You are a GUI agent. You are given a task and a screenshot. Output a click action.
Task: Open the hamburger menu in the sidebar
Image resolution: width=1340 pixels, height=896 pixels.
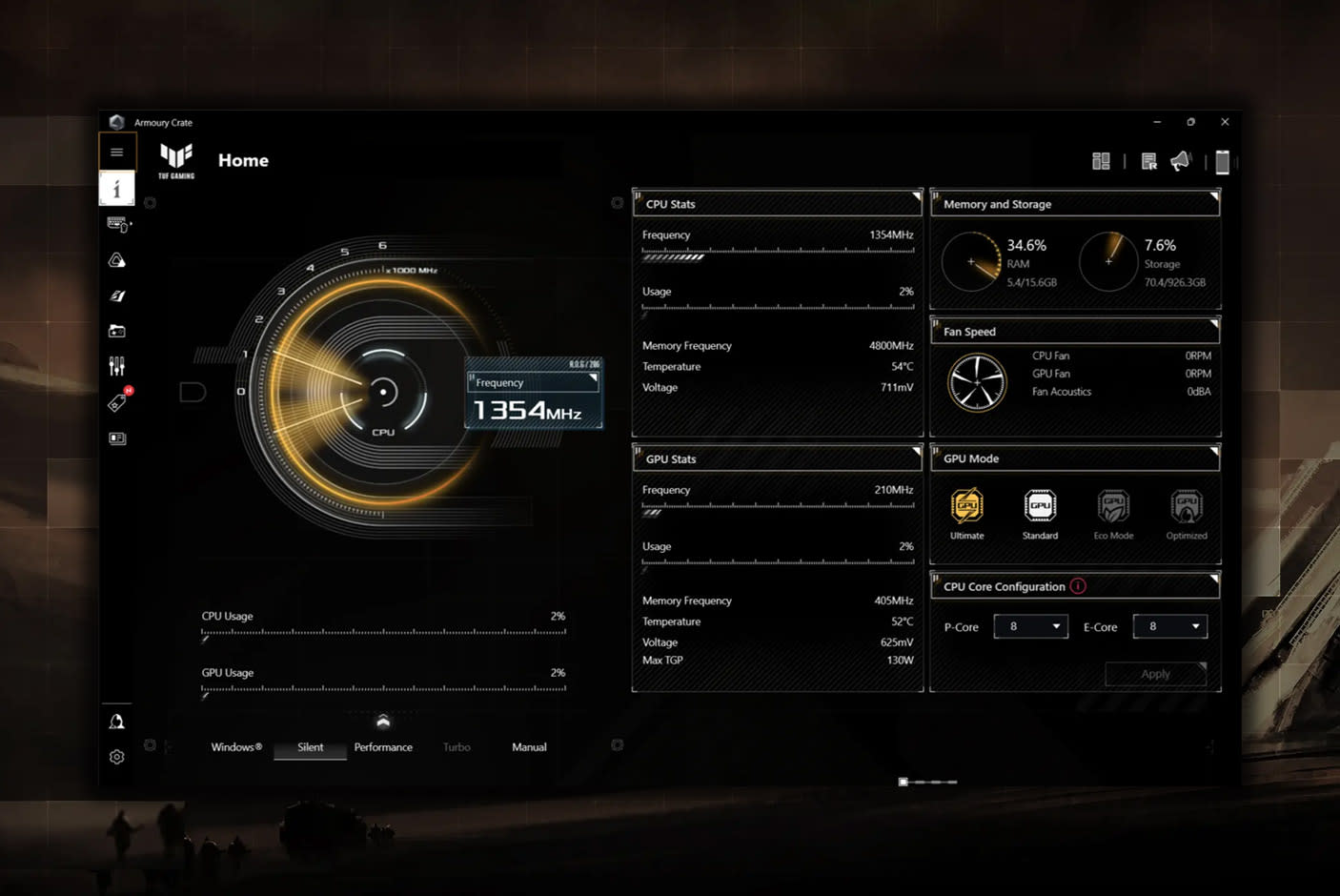117,153
